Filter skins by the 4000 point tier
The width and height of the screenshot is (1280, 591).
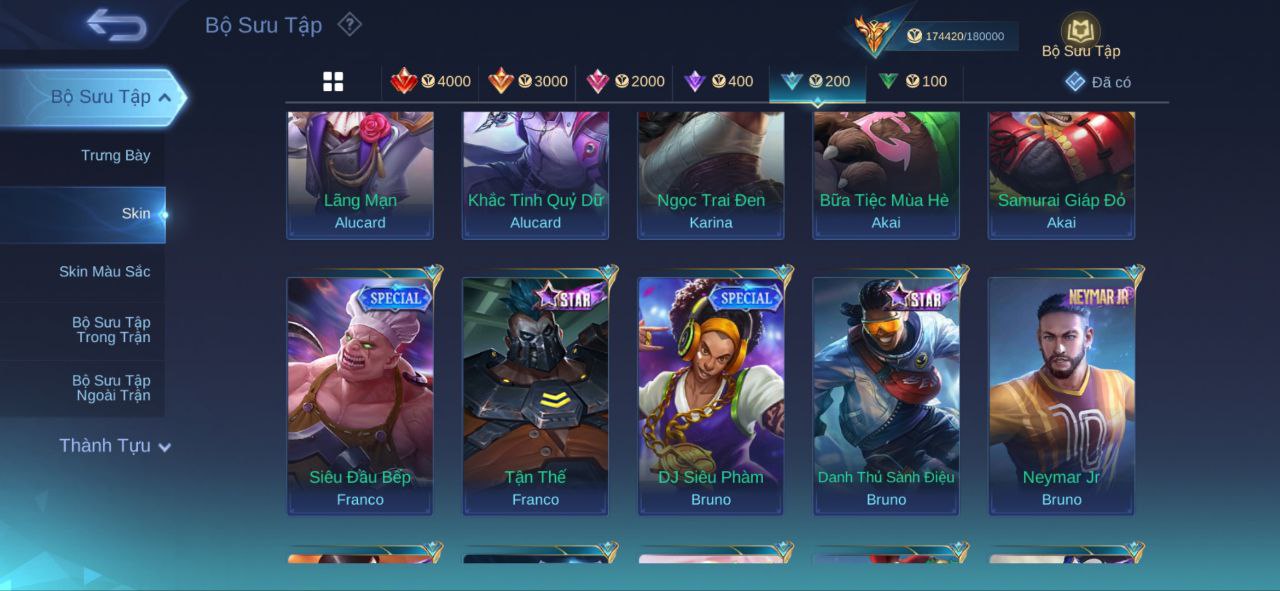tap(431, 82)
